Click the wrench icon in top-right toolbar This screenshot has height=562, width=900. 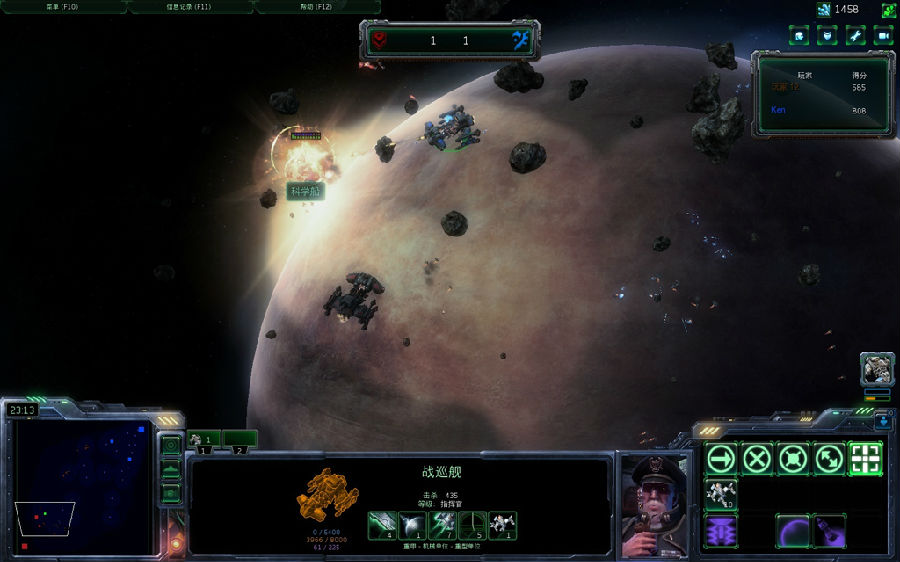855,36
